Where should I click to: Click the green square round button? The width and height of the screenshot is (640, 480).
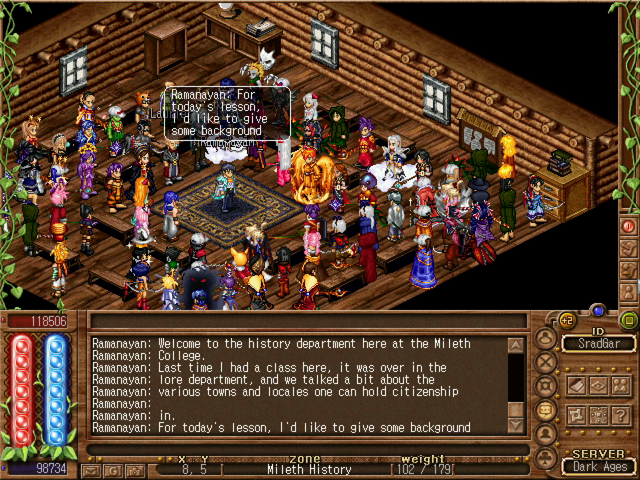point(628,320)
